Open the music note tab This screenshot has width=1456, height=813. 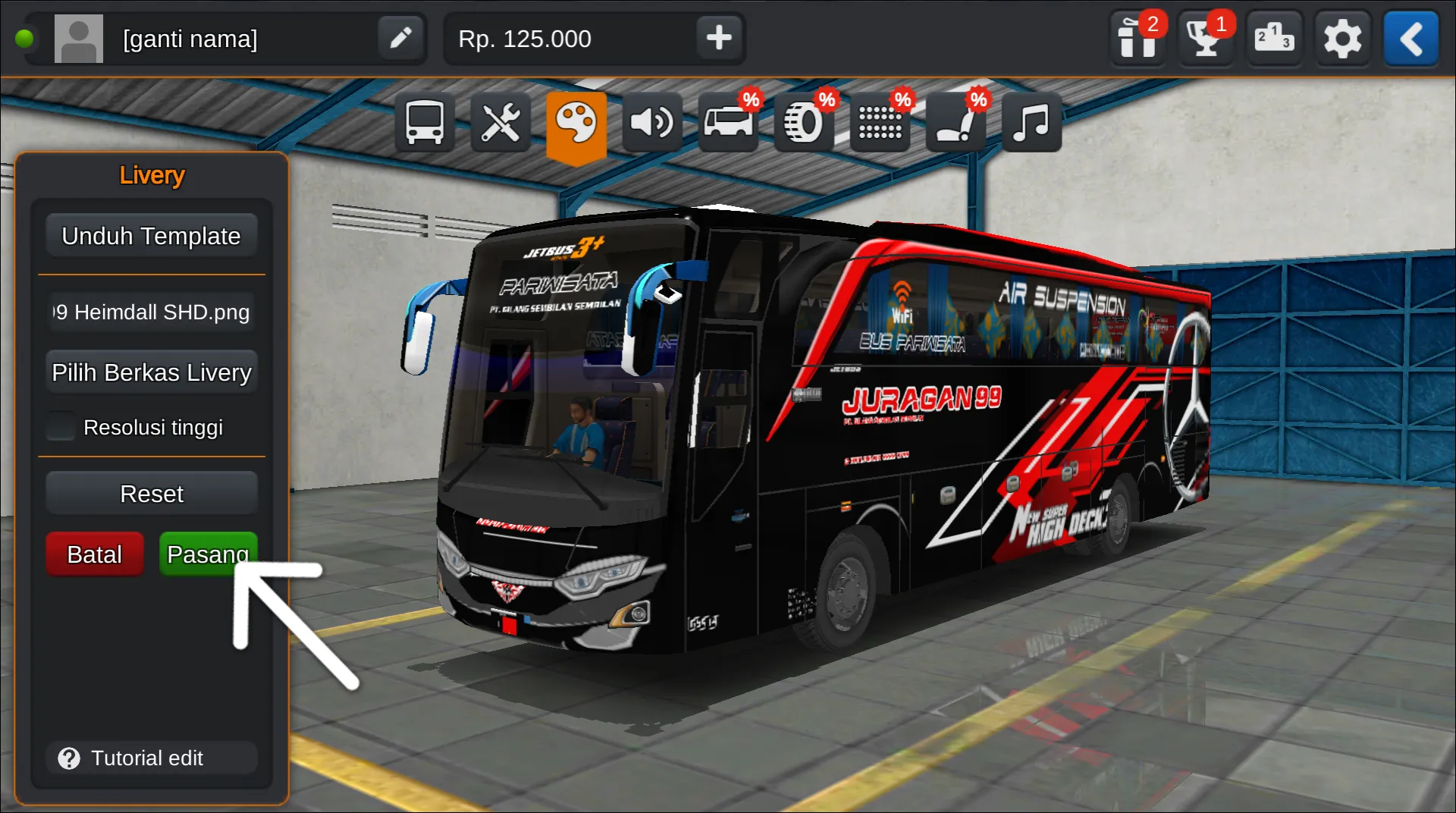[1031, 122]
